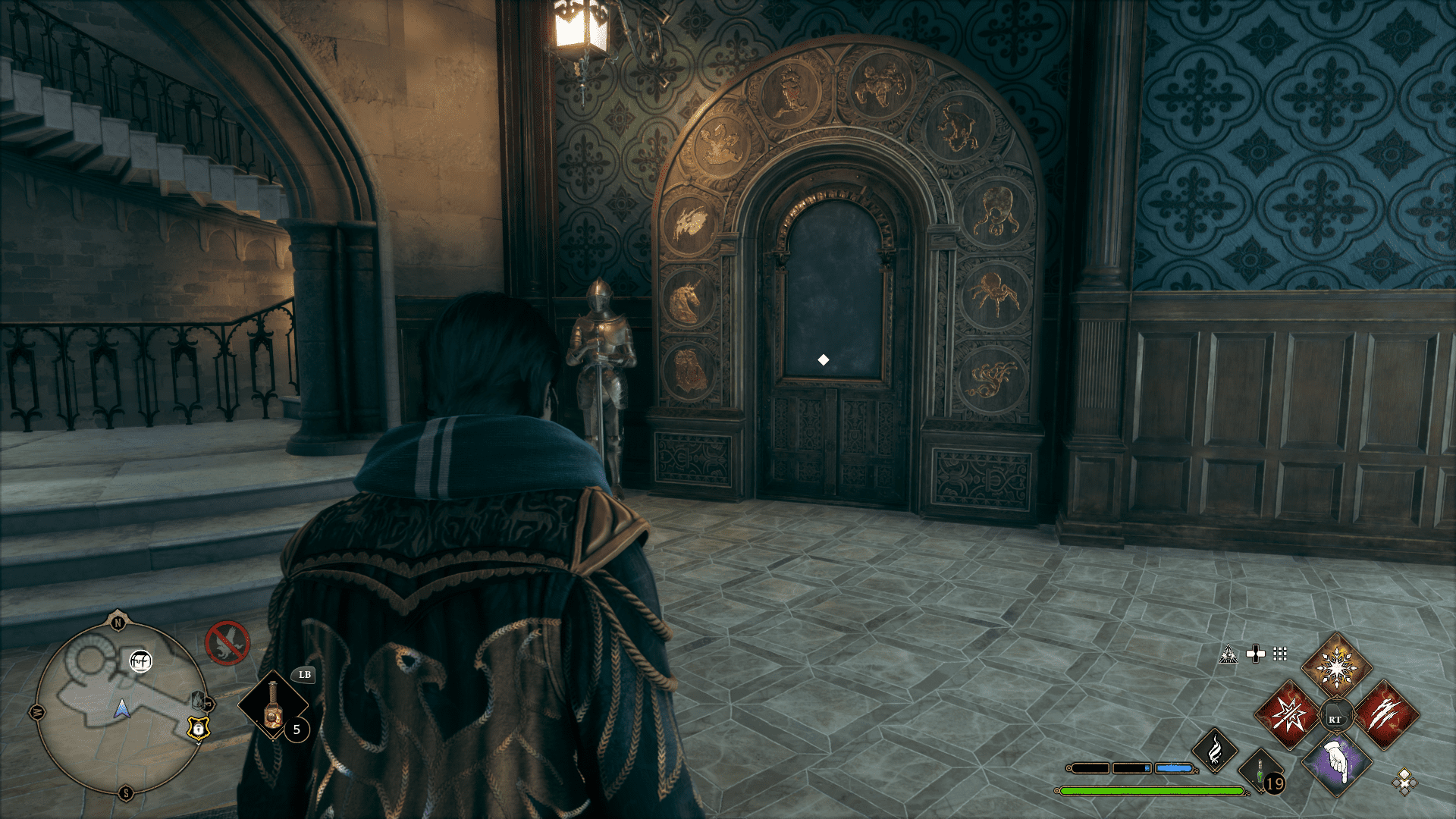Viewport: 1456px width, 819px height.
Task: Click the crossed-out hippogriff no-flying icon
Action: (x=227, y=643)
